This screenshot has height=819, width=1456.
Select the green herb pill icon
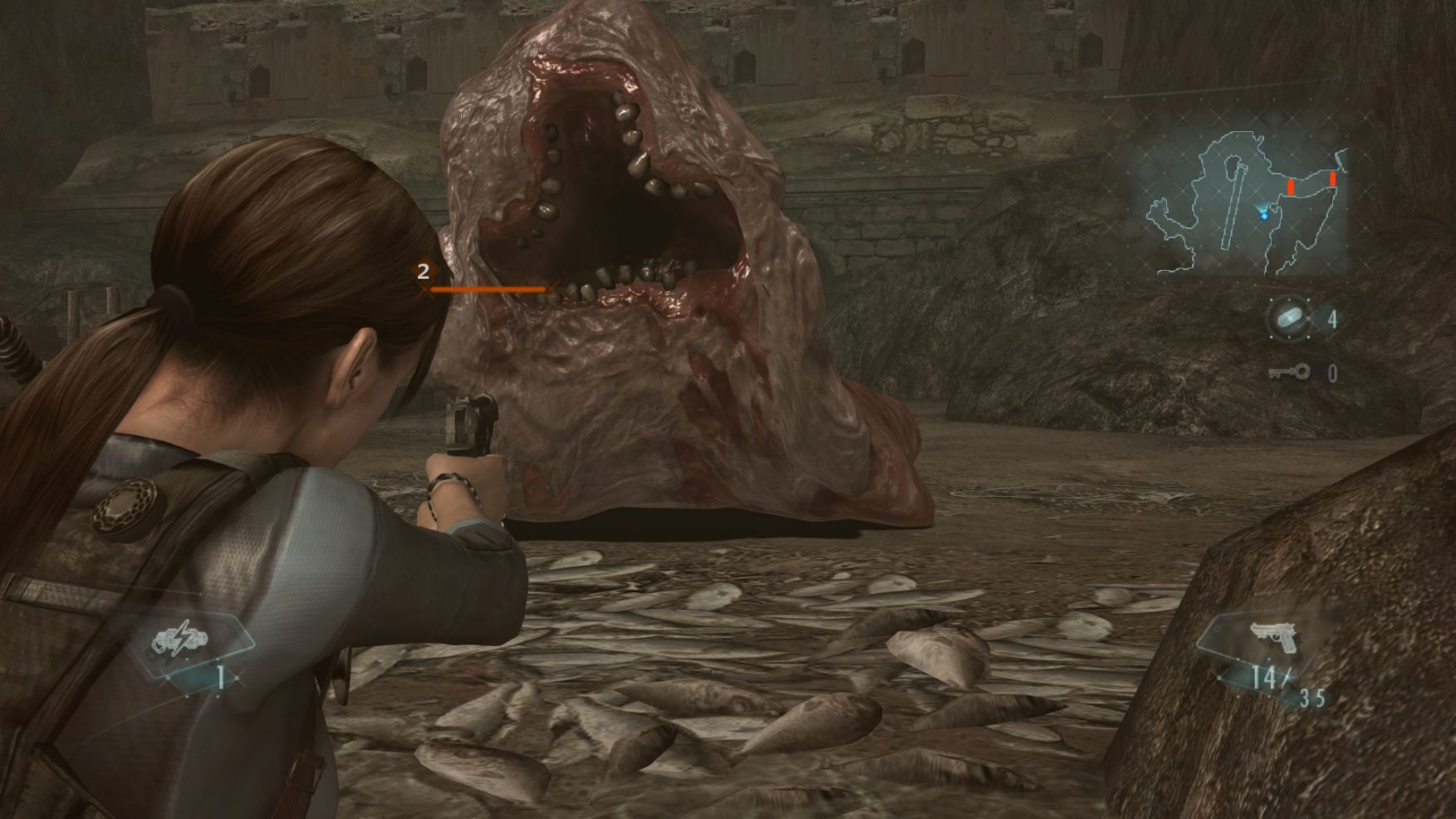(x=1287, y=319)
